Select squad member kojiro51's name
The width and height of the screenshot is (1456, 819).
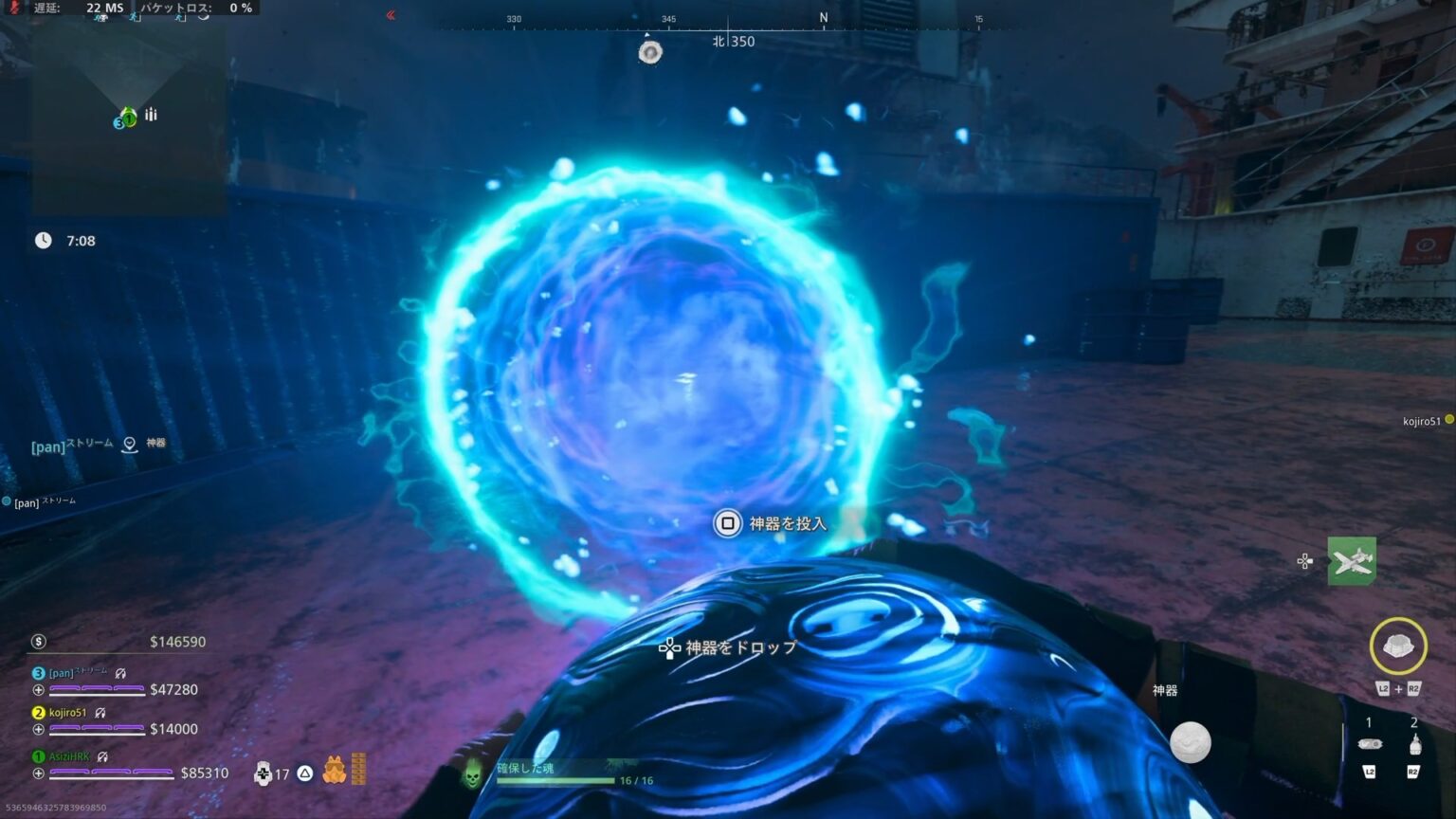tap(67, 713)
